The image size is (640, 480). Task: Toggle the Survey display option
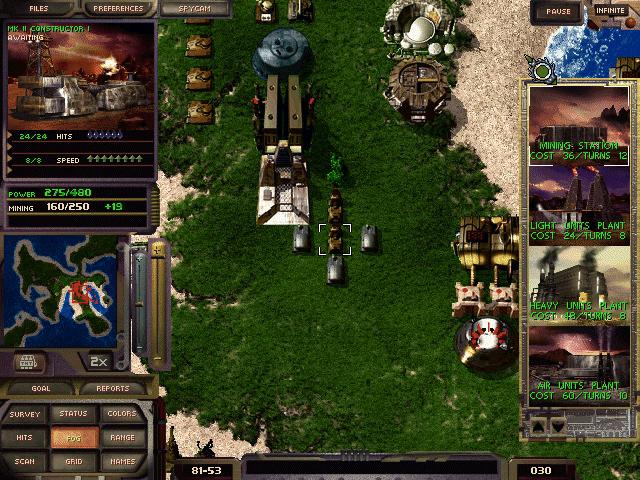click(x=25, y=414)
